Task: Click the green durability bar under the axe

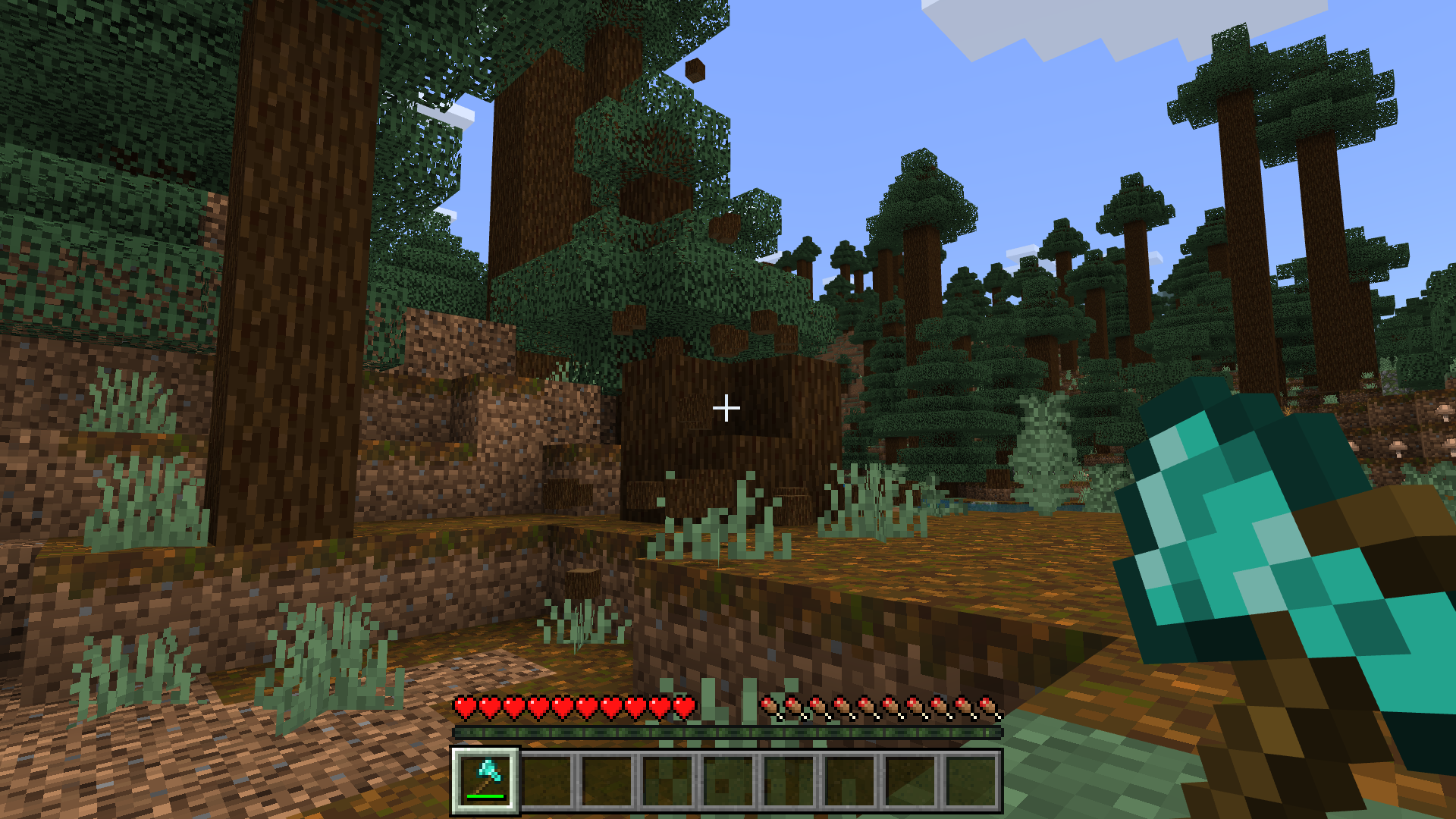Action: pos(485,797)
